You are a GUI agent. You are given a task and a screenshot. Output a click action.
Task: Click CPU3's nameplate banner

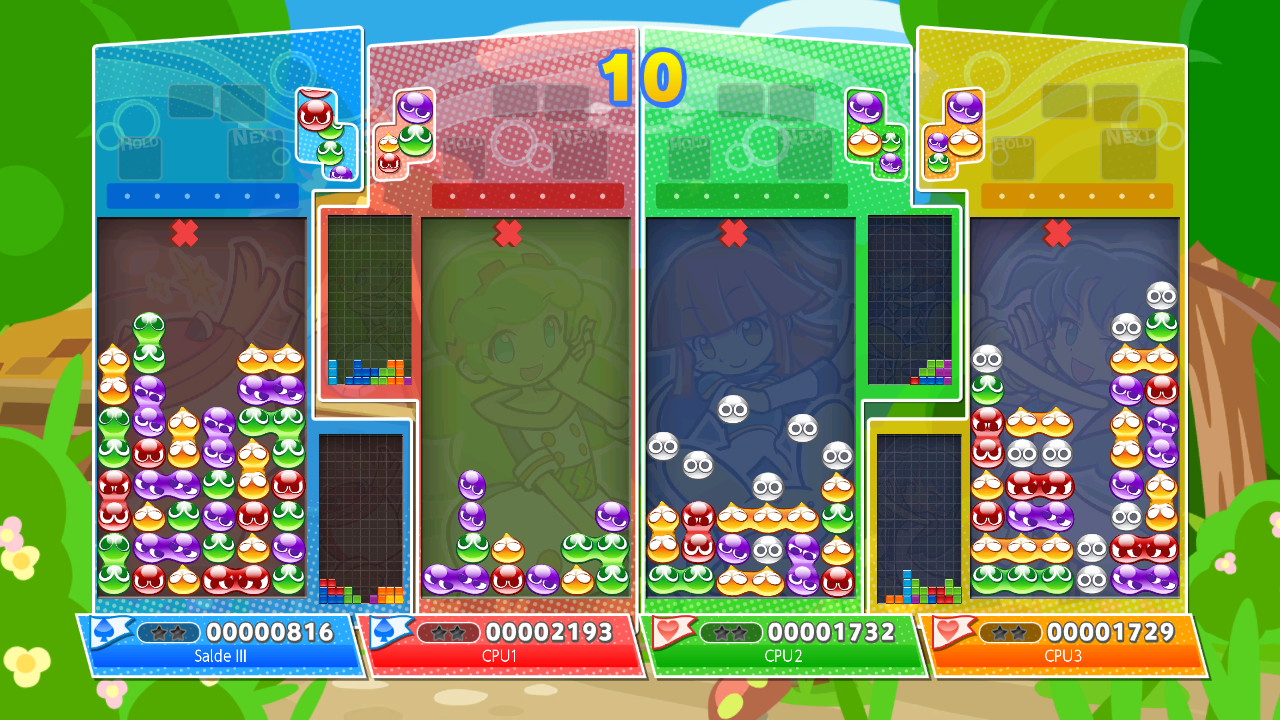point(1060,645)
